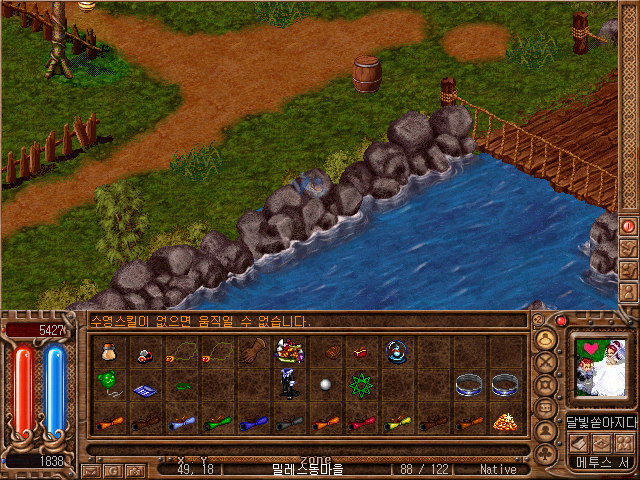The height and width of the screenshot is (480, 640).
Task: Click the envelope button on bottom bar
Action: 90,469
